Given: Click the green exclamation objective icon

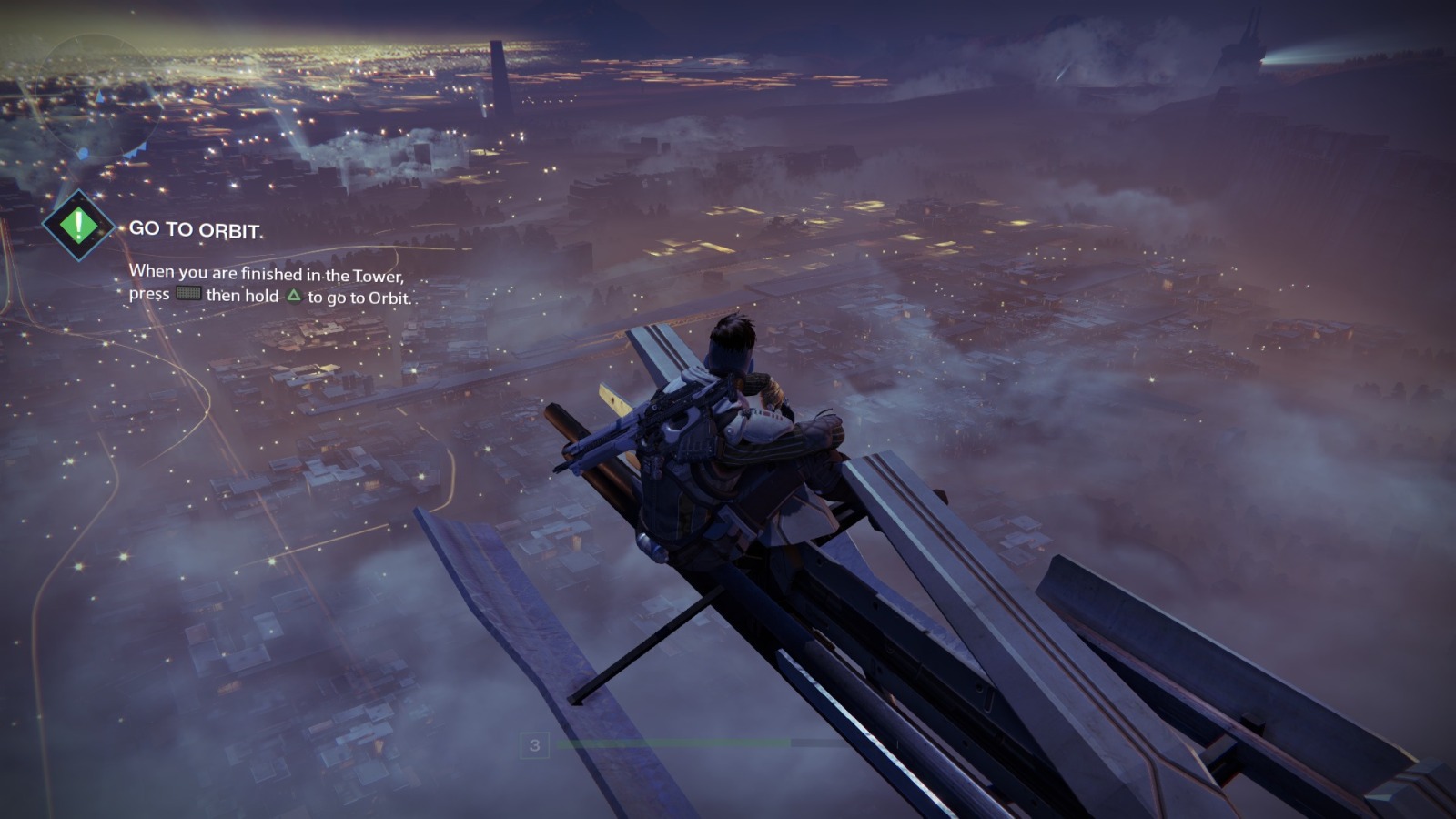Looking at the screenshot, I should (x=79, y=226).
